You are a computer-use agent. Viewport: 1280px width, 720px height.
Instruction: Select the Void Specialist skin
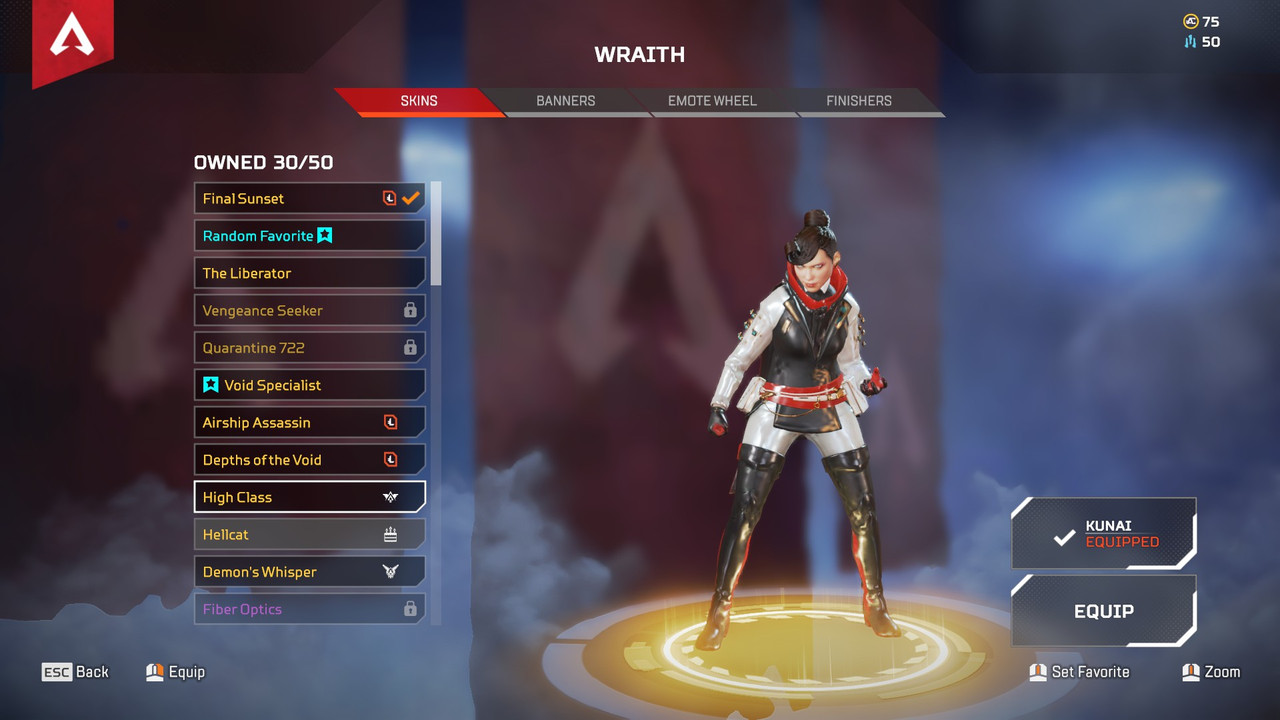point(309,385)
